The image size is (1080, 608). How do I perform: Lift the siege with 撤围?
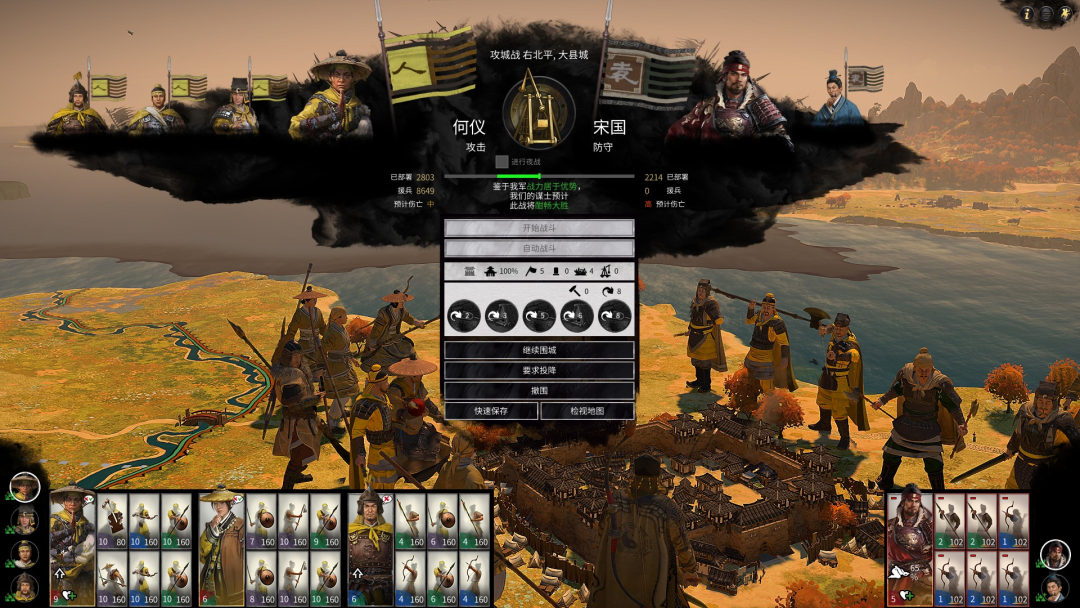click(539, 390)
